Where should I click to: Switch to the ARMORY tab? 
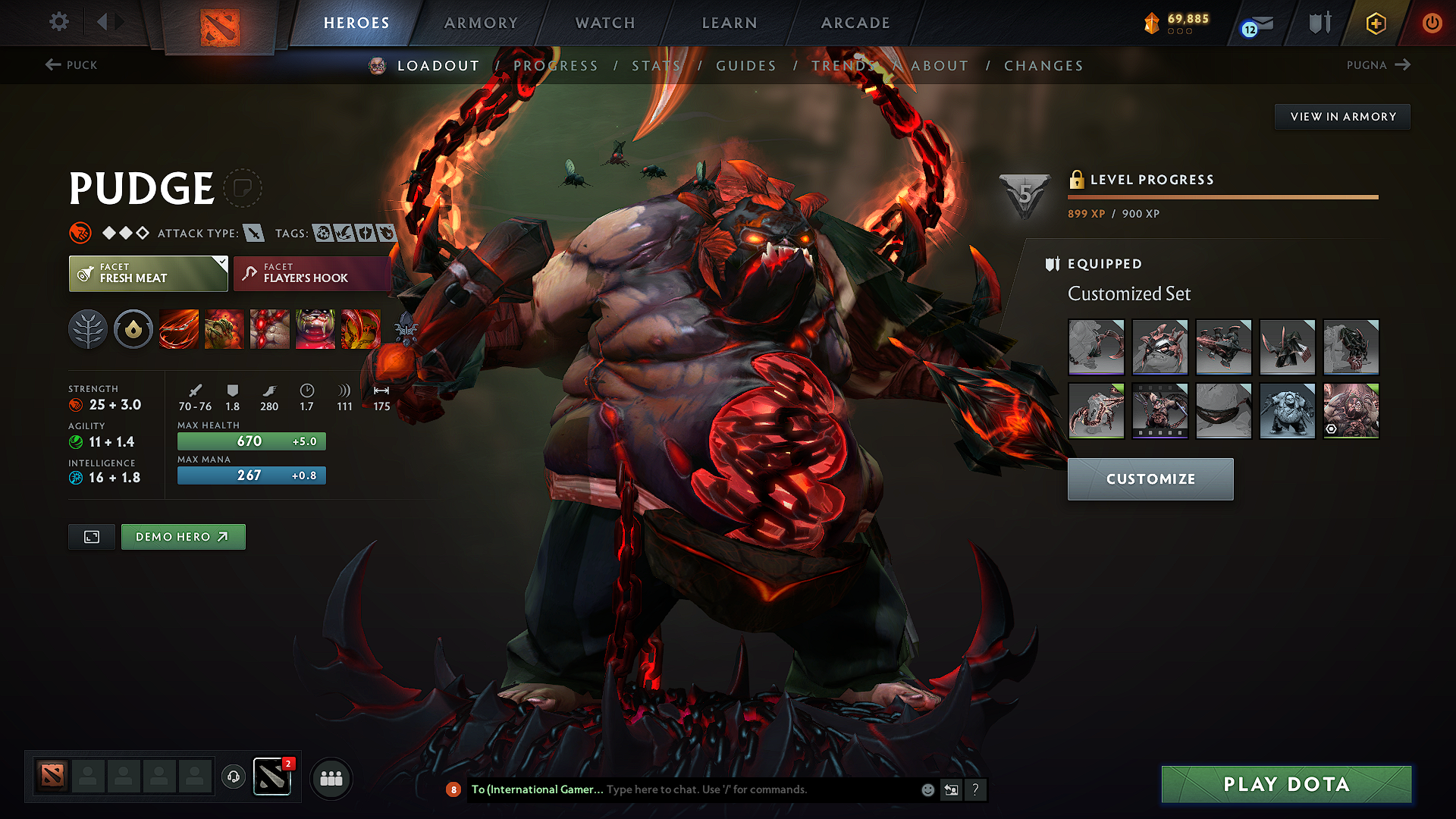click(x=481, y=23)
